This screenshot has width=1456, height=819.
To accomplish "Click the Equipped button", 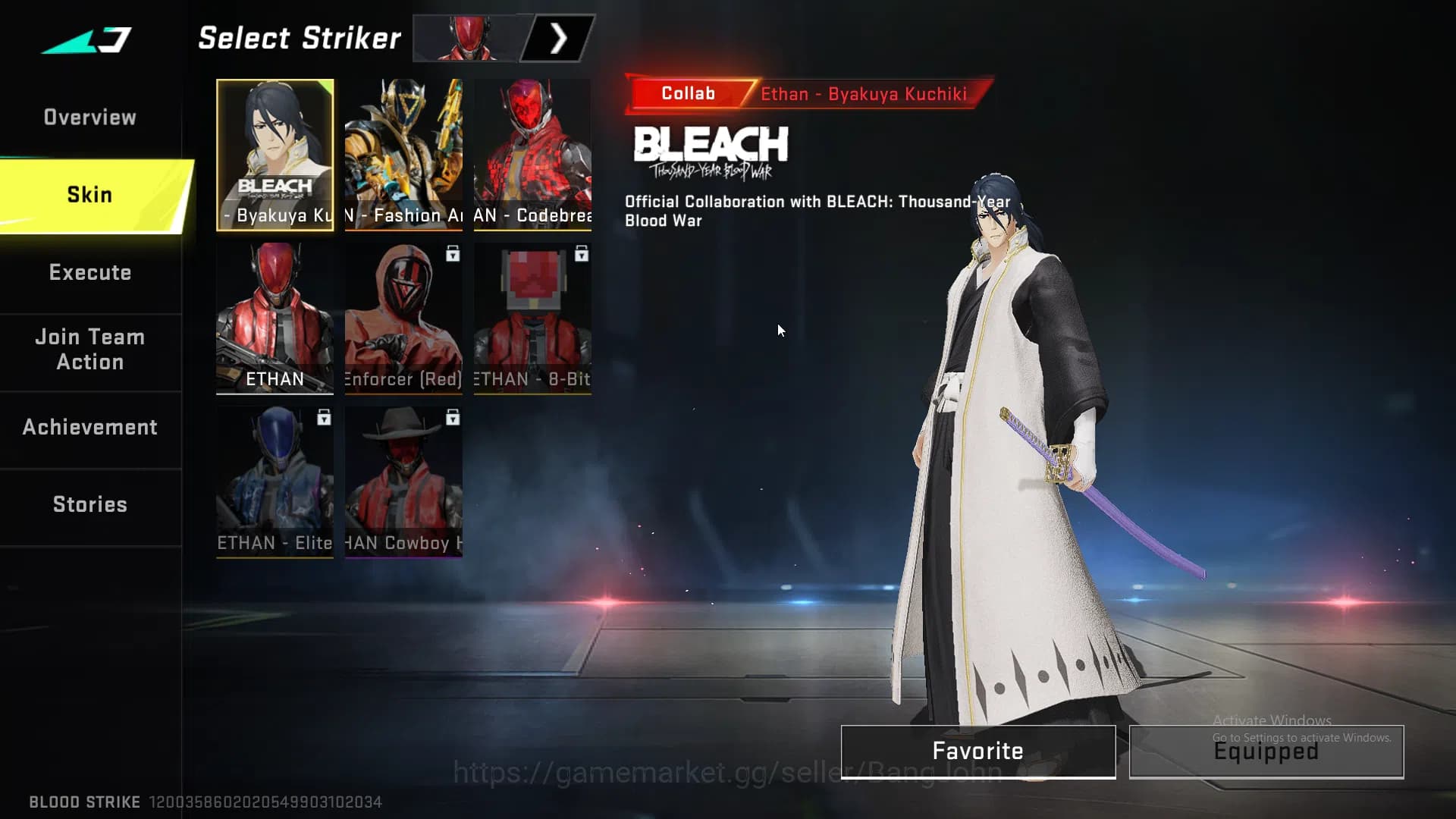I will tap(1266, 752).
